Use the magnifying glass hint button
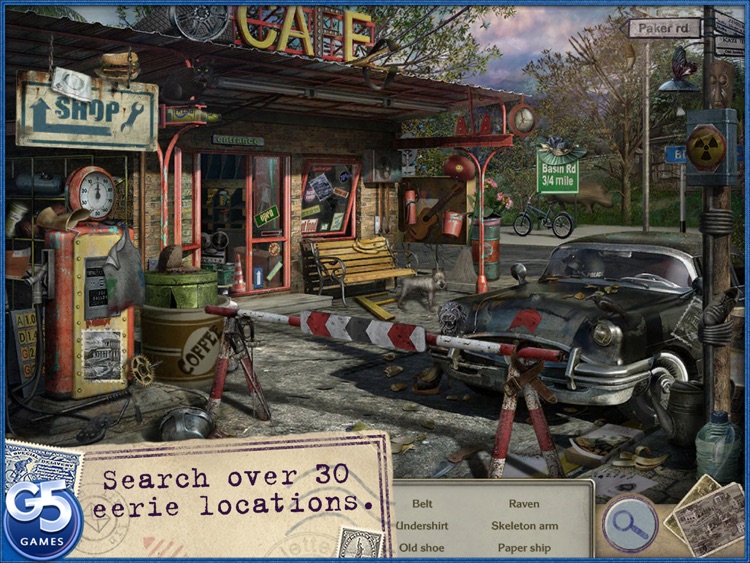The image size is (750, 563). click(631, 522)
